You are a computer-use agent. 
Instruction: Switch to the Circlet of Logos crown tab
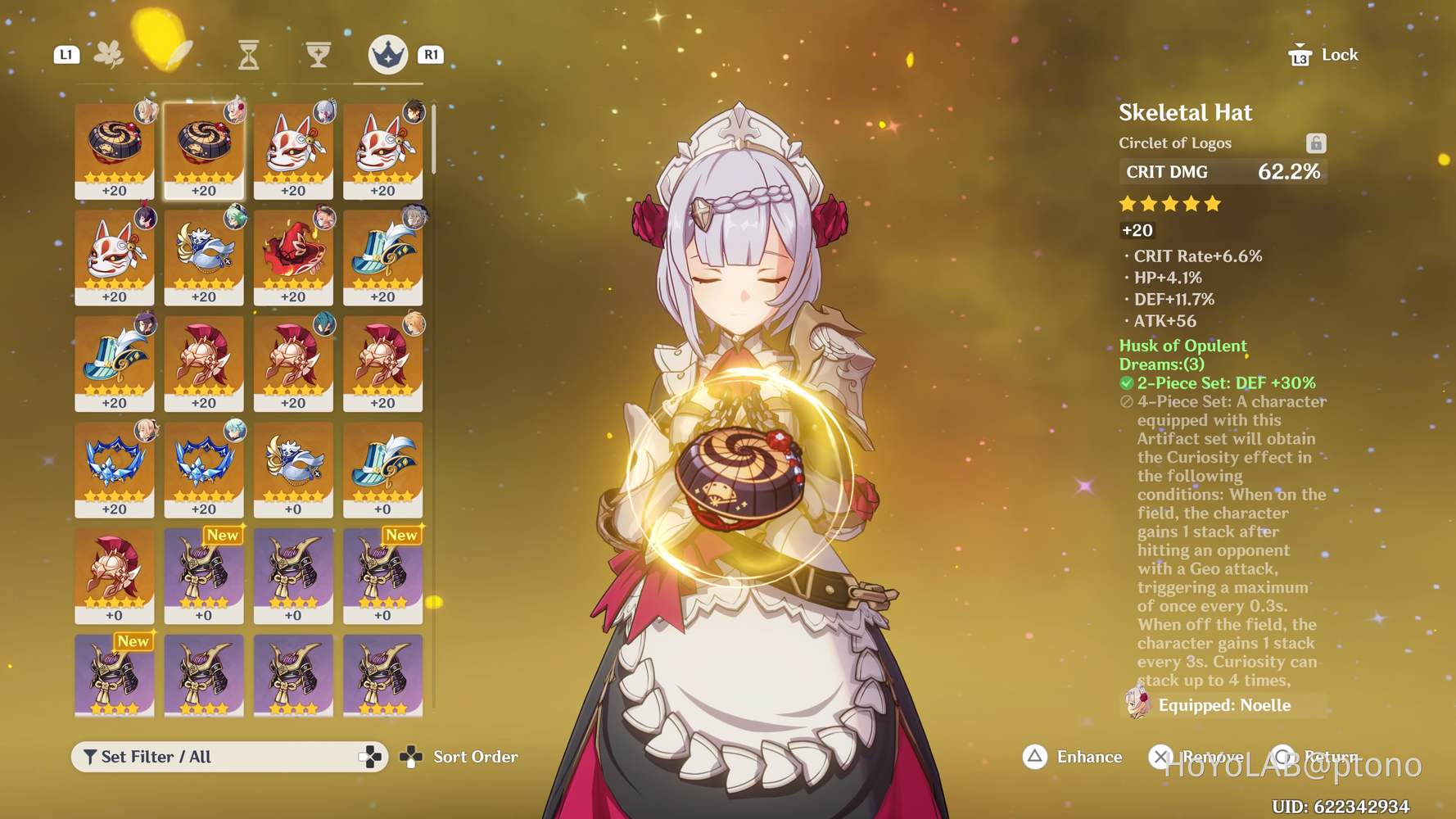(387, 56)
